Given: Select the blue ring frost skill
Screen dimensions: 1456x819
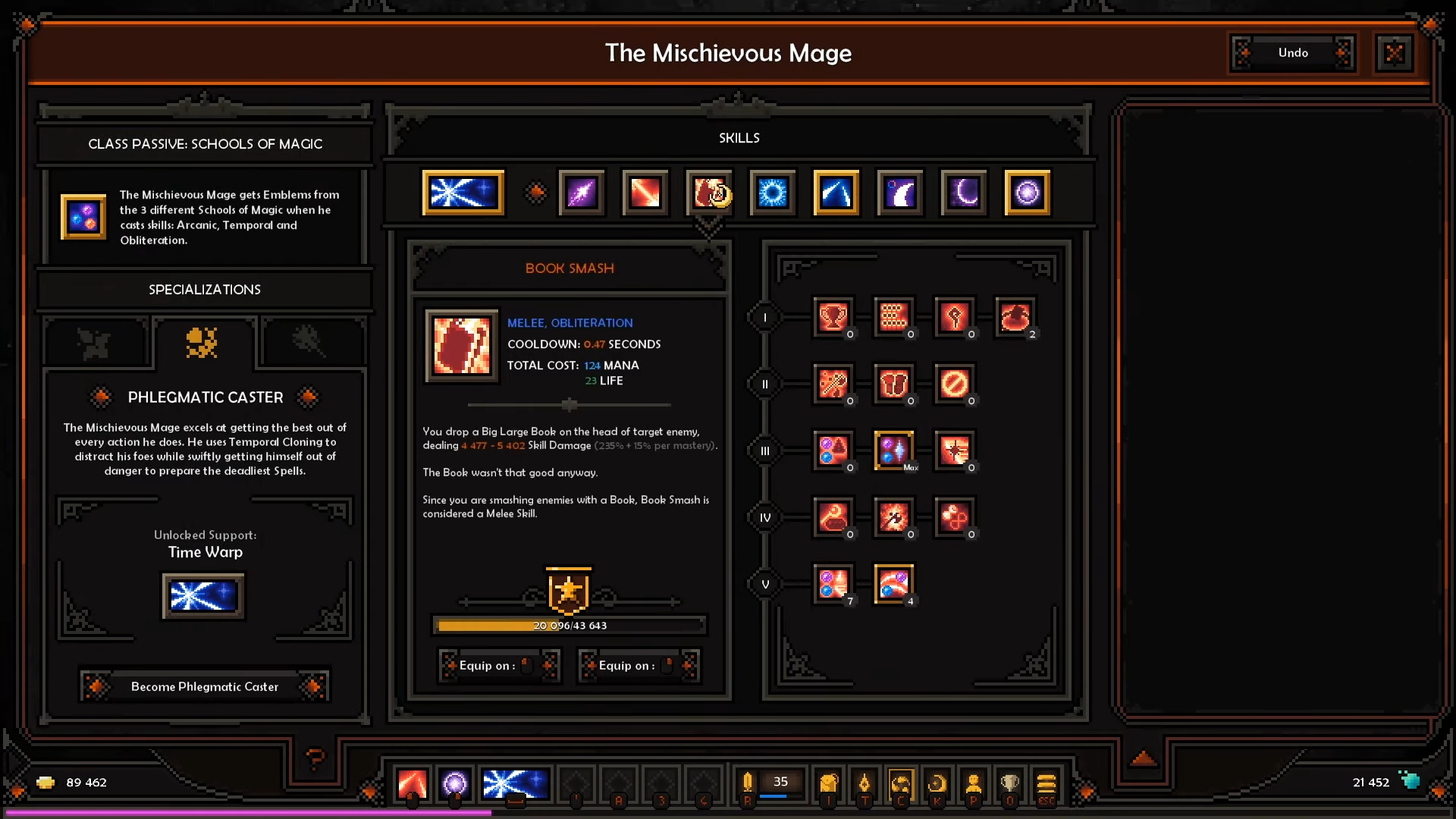Looking at the screenshot, I should pyautogui.click(x=773, y=193).
